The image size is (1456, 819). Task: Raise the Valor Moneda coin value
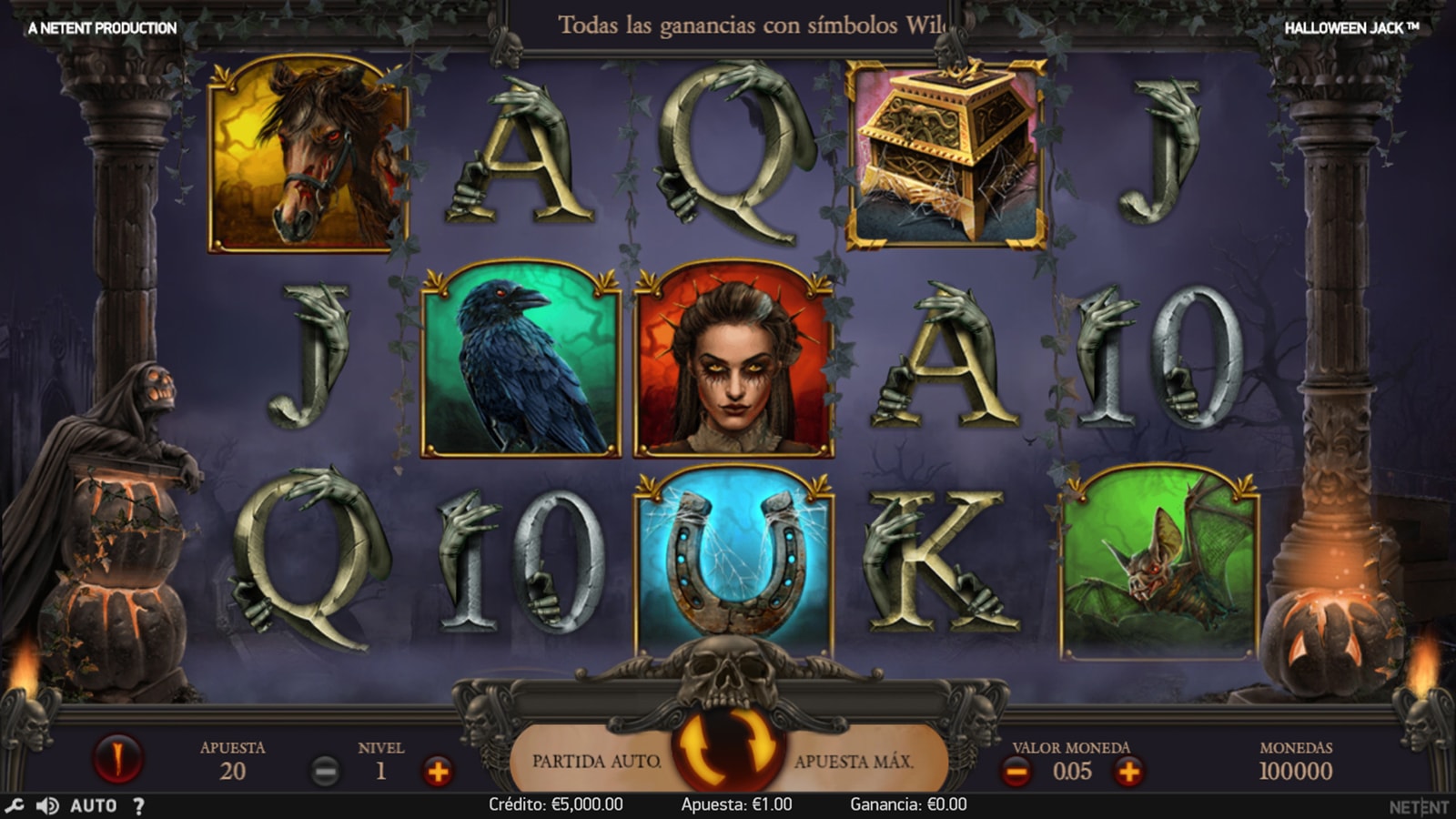pos(1128,772)
